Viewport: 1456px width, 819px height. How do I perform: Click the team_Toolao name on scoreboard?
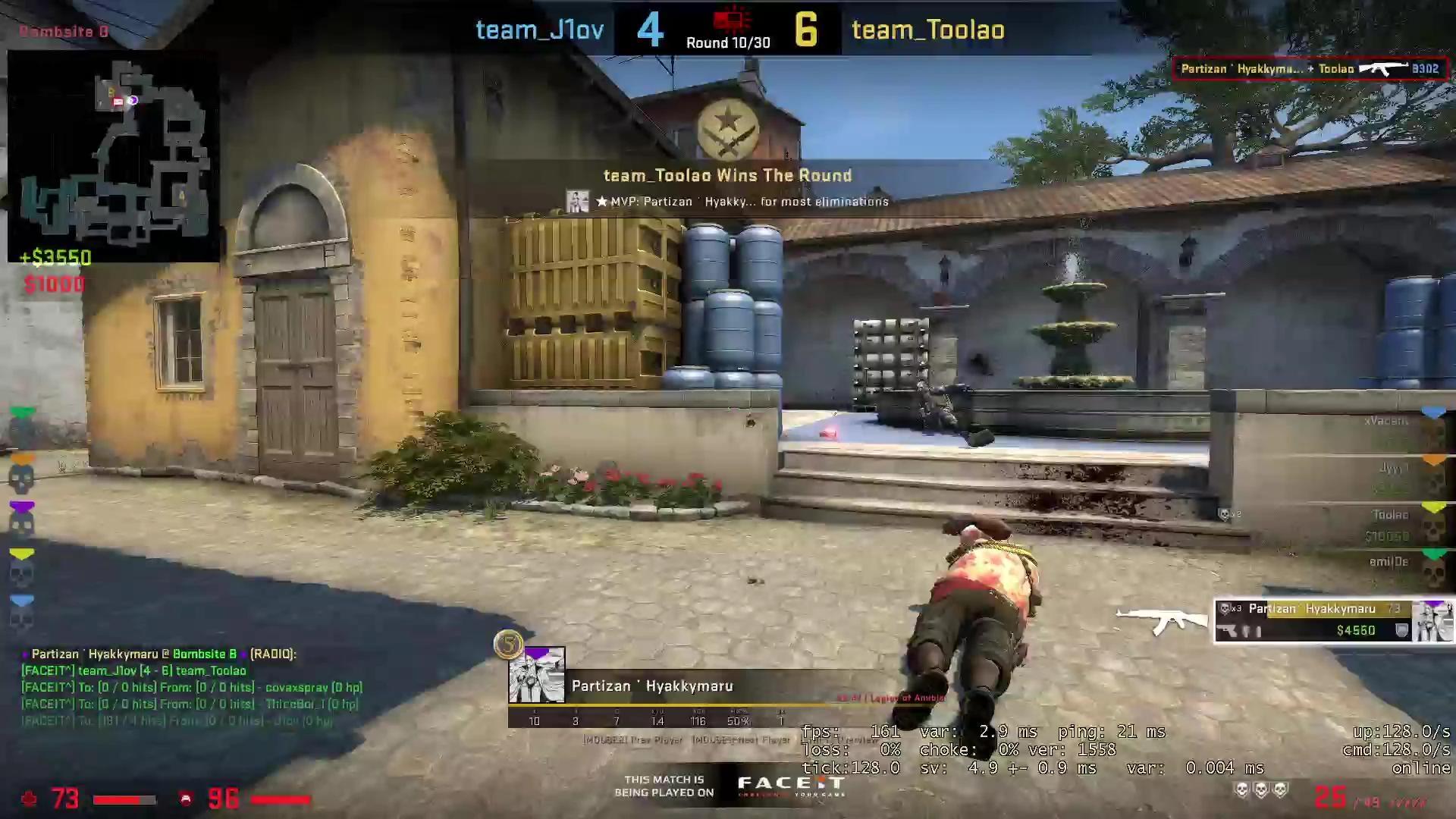[x=927, y=30]
